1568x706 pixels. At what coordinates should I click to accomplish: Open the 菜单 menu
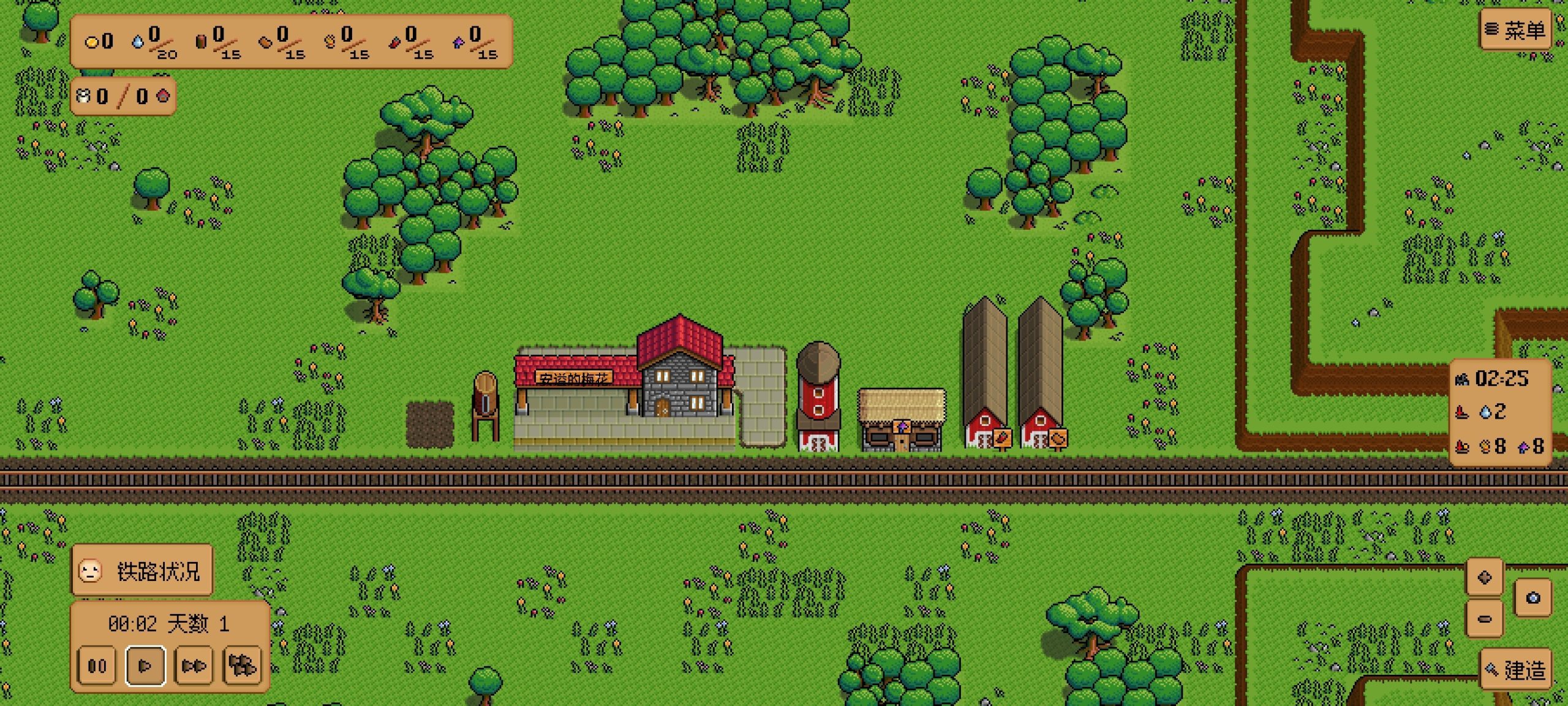coord(1516,30)
